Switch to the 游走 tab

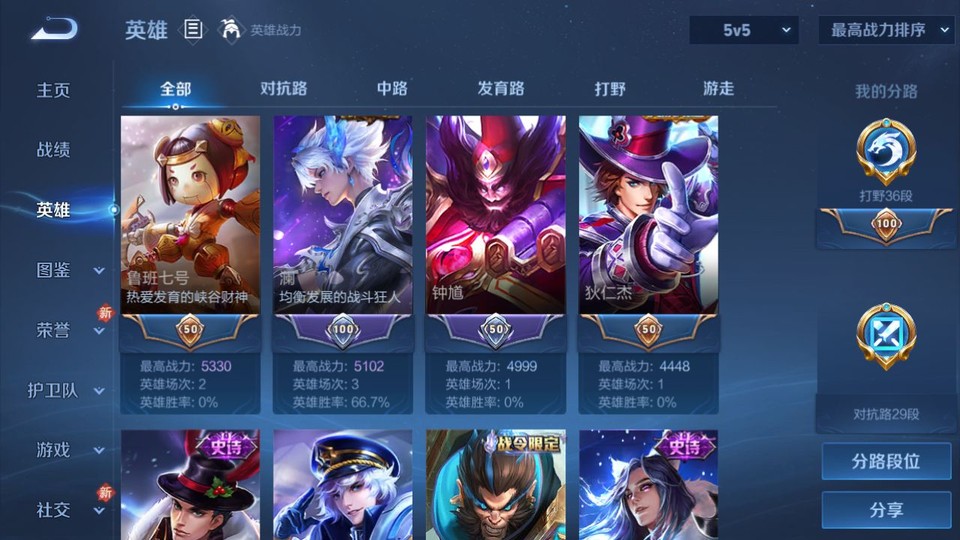pos(718,88)
